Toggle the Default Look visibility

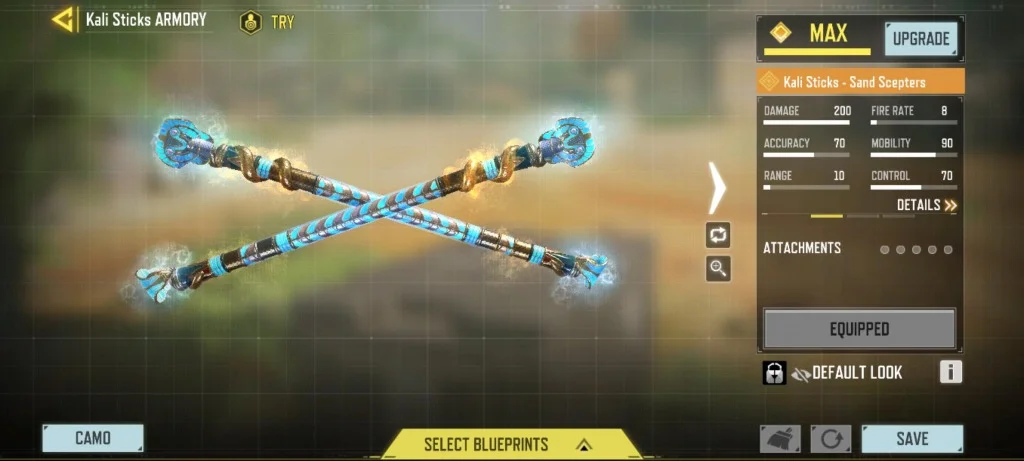(x=801, y=373)
